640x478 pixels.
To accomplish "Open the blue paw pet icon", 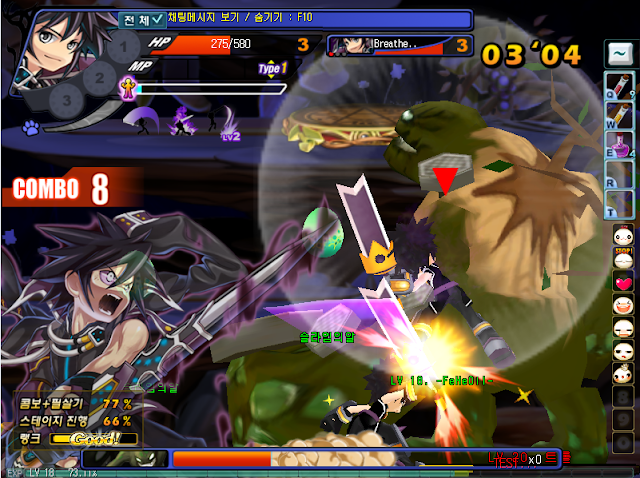I will pos(32,128).
